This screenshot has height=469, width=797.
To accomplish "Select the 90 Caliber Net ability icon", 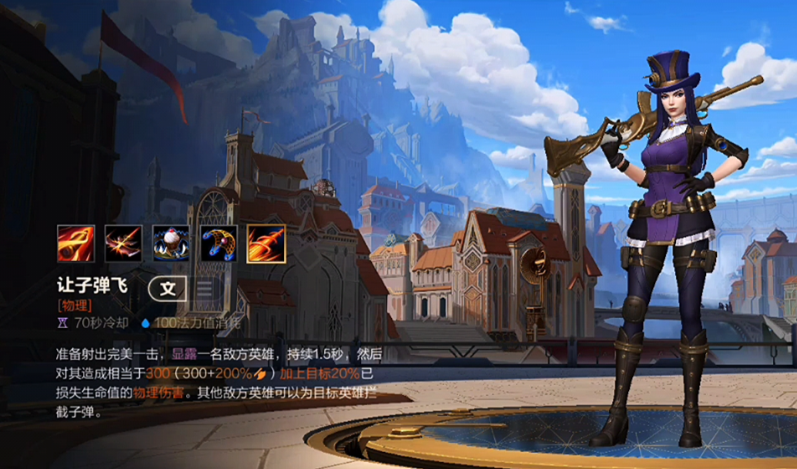I will tap(218, 244).
